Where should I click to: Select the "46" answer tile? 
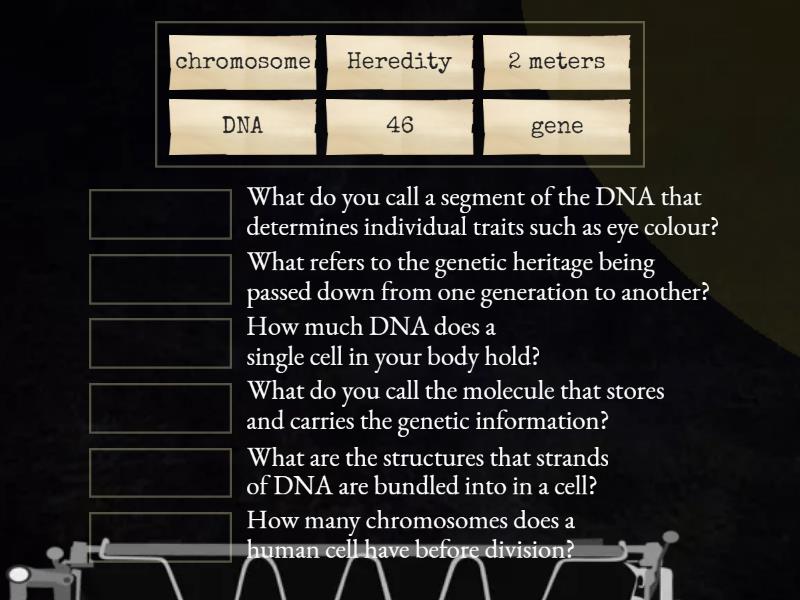tap(399, 127)
